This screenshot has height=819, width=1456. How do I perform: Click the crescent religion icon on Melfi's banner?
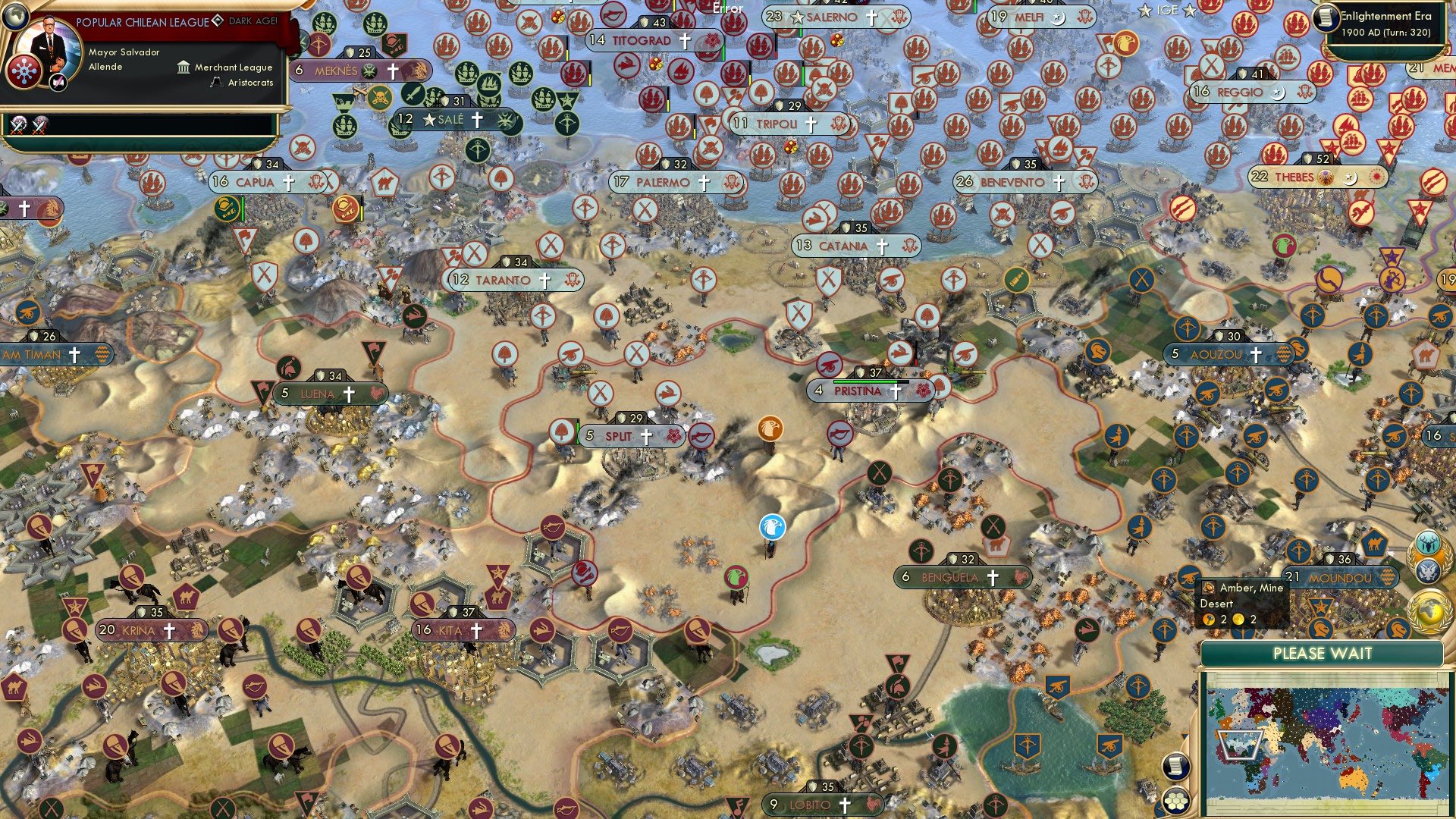1059,18
